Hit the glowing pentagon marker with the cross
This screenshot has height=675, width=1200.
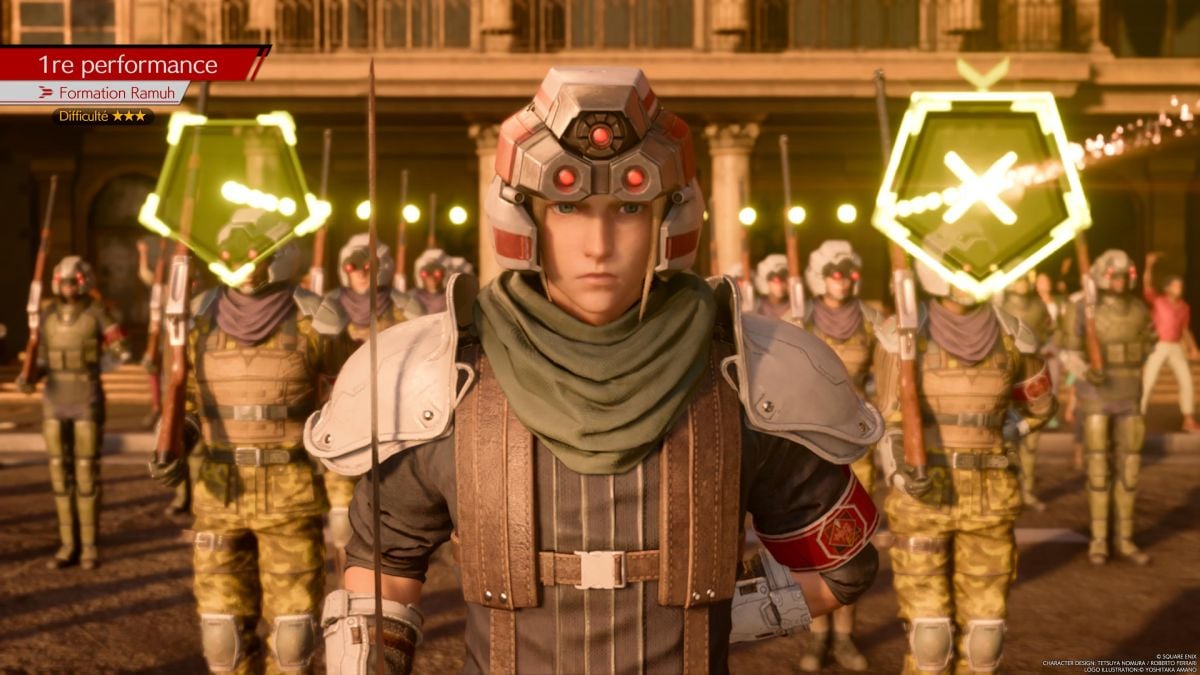tap(981, 188)
